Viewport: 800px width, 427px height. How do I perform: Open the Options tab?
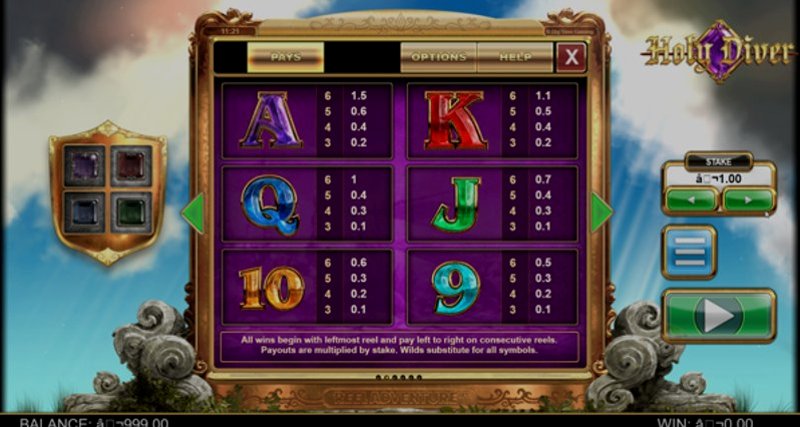point(438,57)
